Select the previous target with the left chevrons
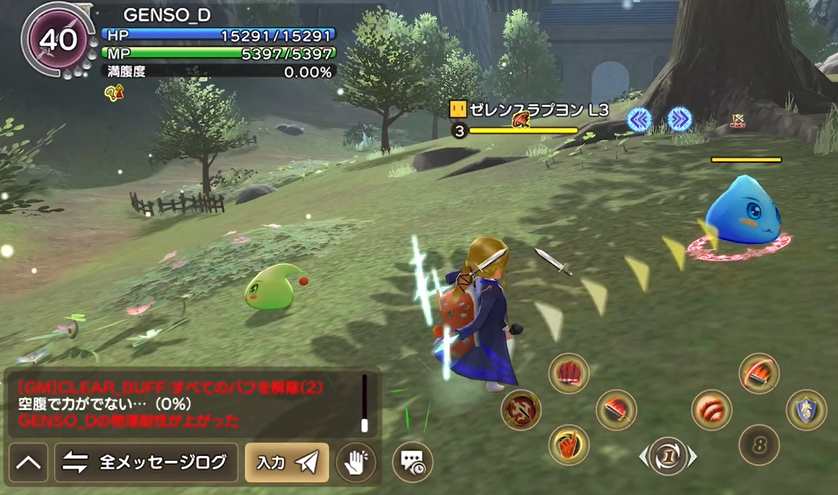Screen dimensions: 838x495 coord(639,120)
